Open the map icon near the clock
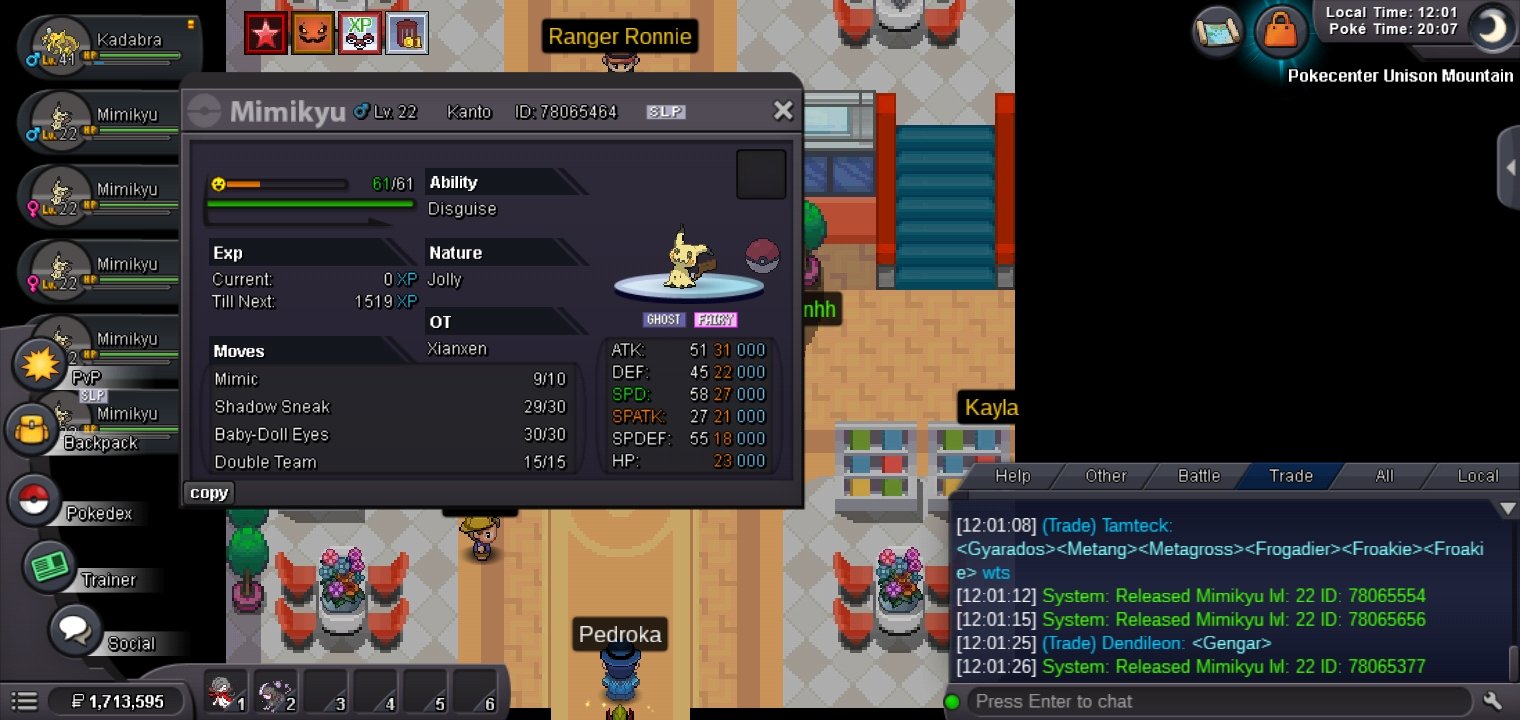 pos(1217,31)
